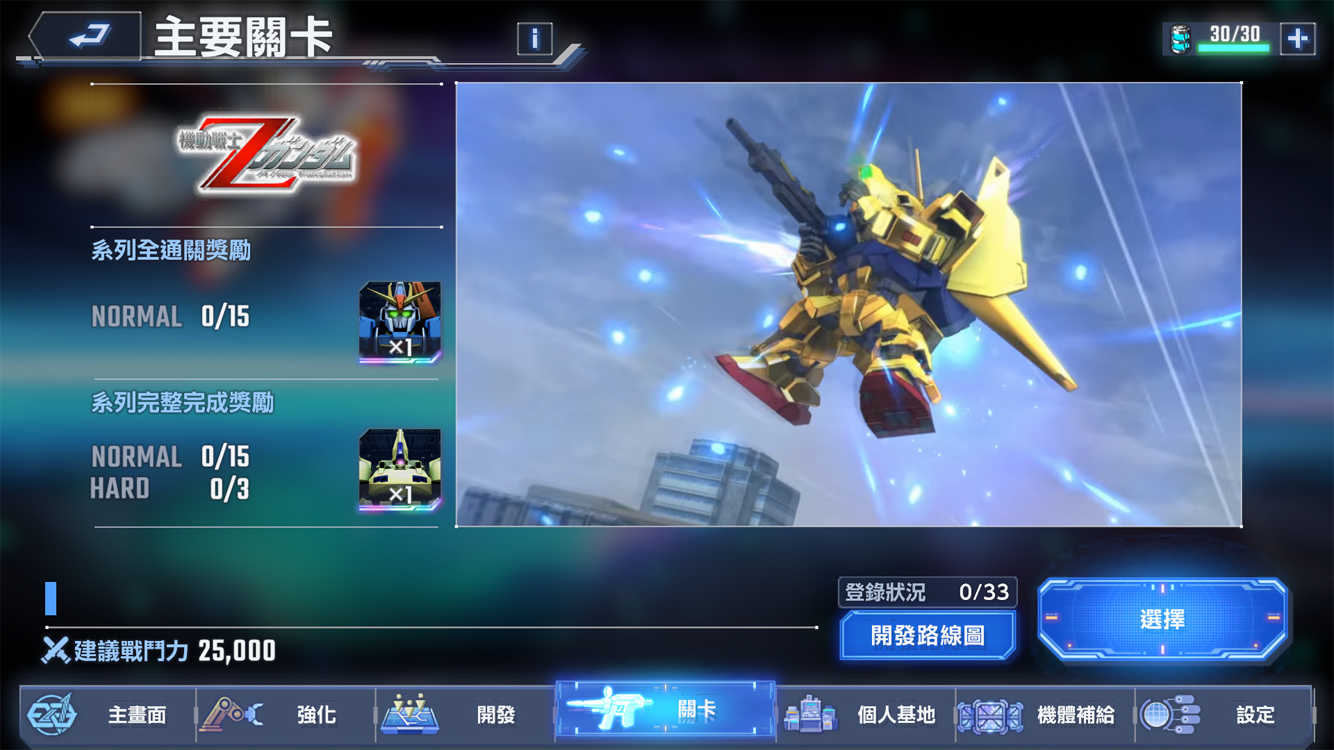Select the Z Gundam stage preview image

848,304
